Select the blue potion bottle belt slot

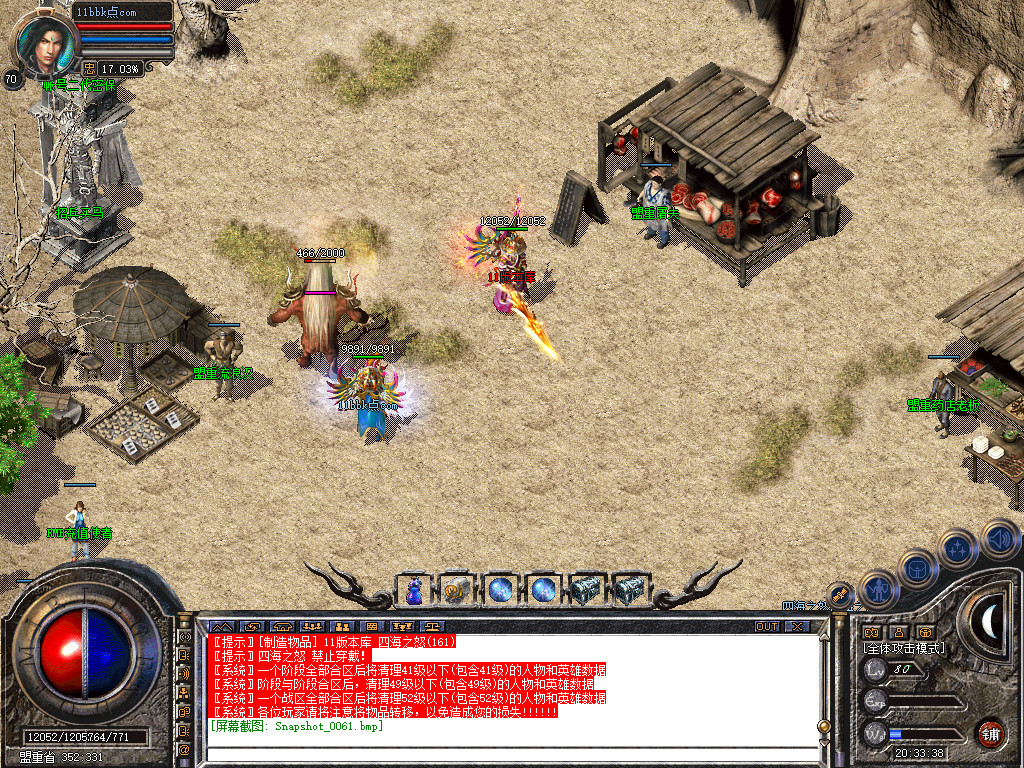413,590
